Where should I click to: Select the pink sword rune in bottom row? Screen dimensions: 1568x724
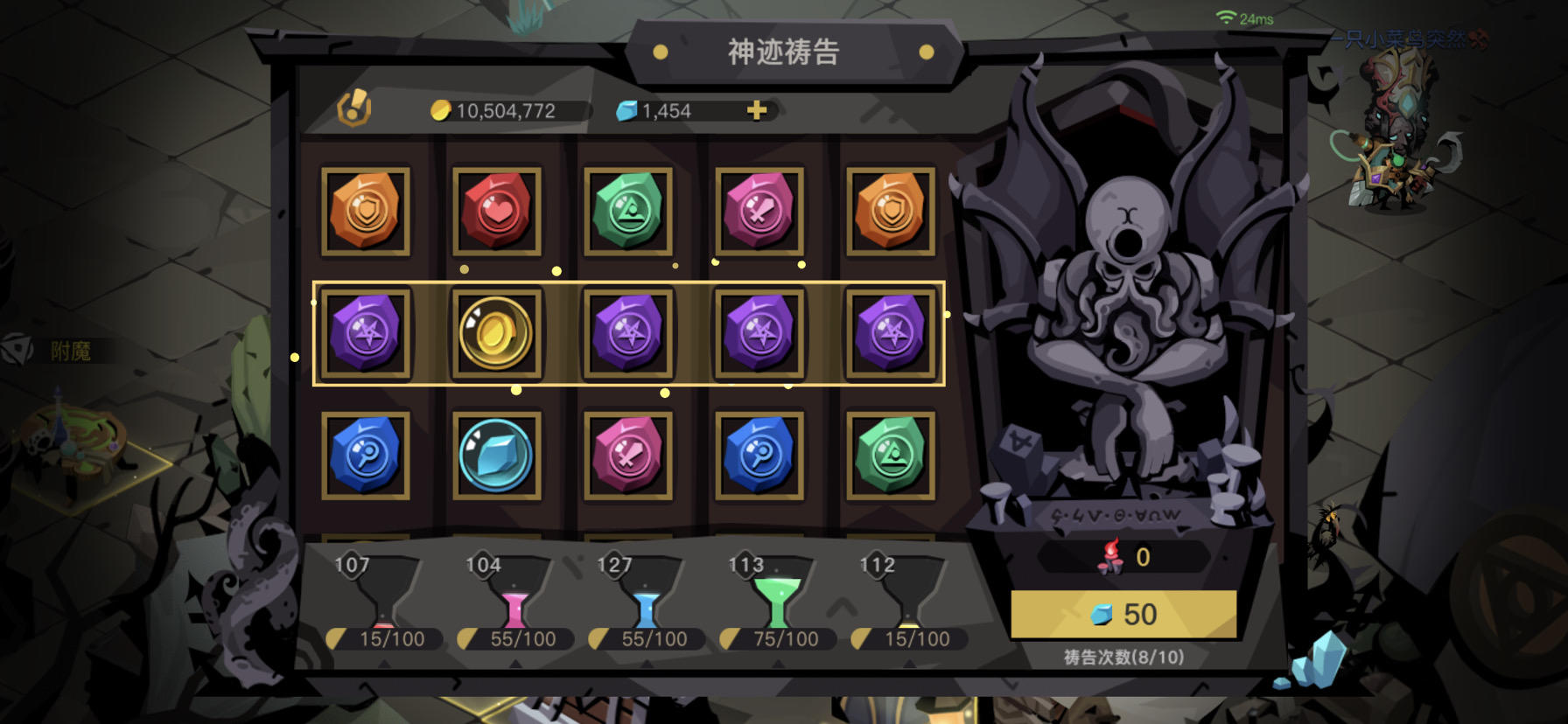click(629, 453)
